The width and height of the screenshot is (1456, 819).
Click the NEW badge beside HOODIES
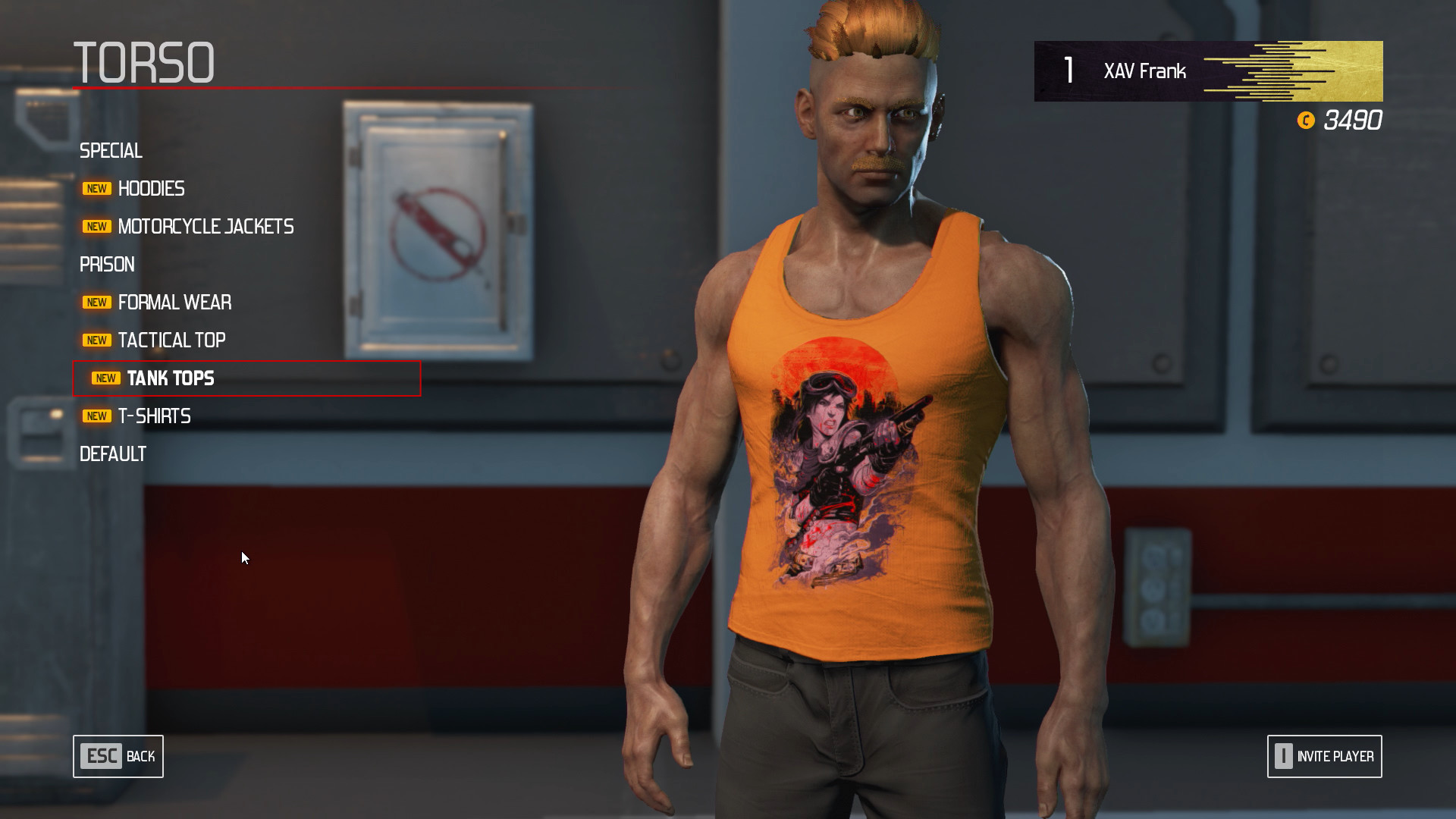[x=96, y=188]
